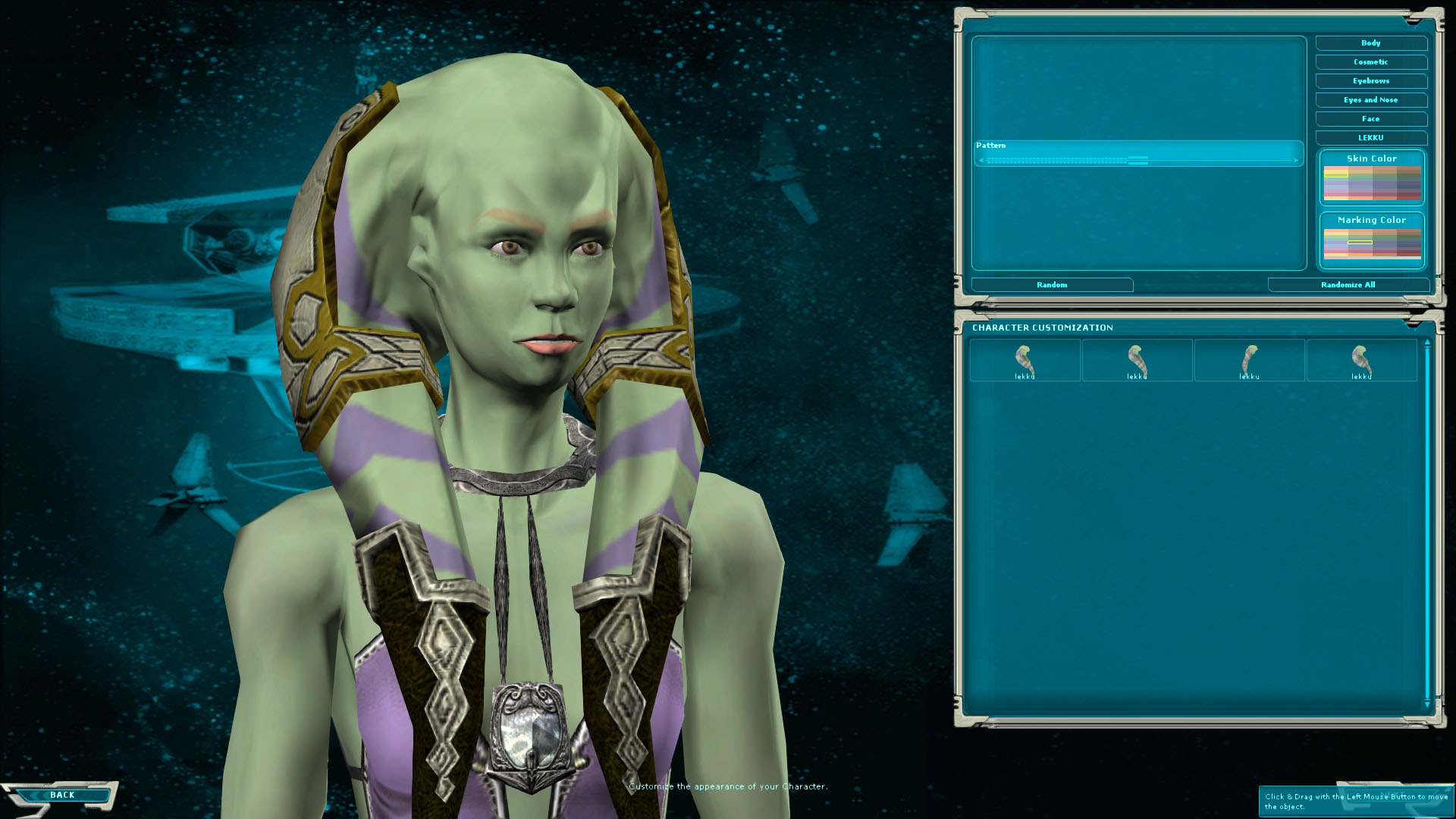Click the Random button
The height and width of the screenshot is (819, 1456).
click(x=1050, y=284)
